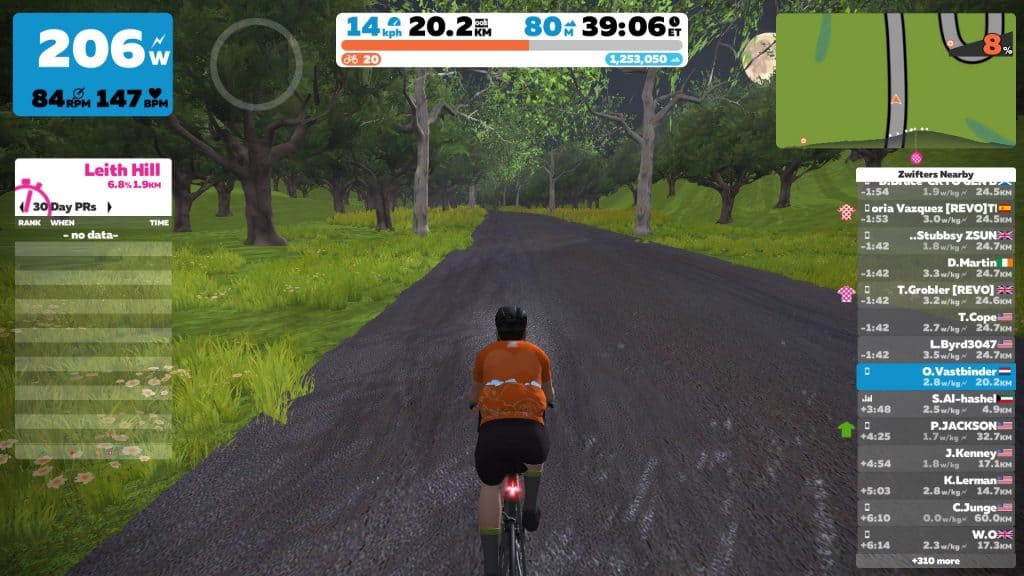Click the empty power-up ring
Screen dimensions: 1024x576
click(256, 63)
